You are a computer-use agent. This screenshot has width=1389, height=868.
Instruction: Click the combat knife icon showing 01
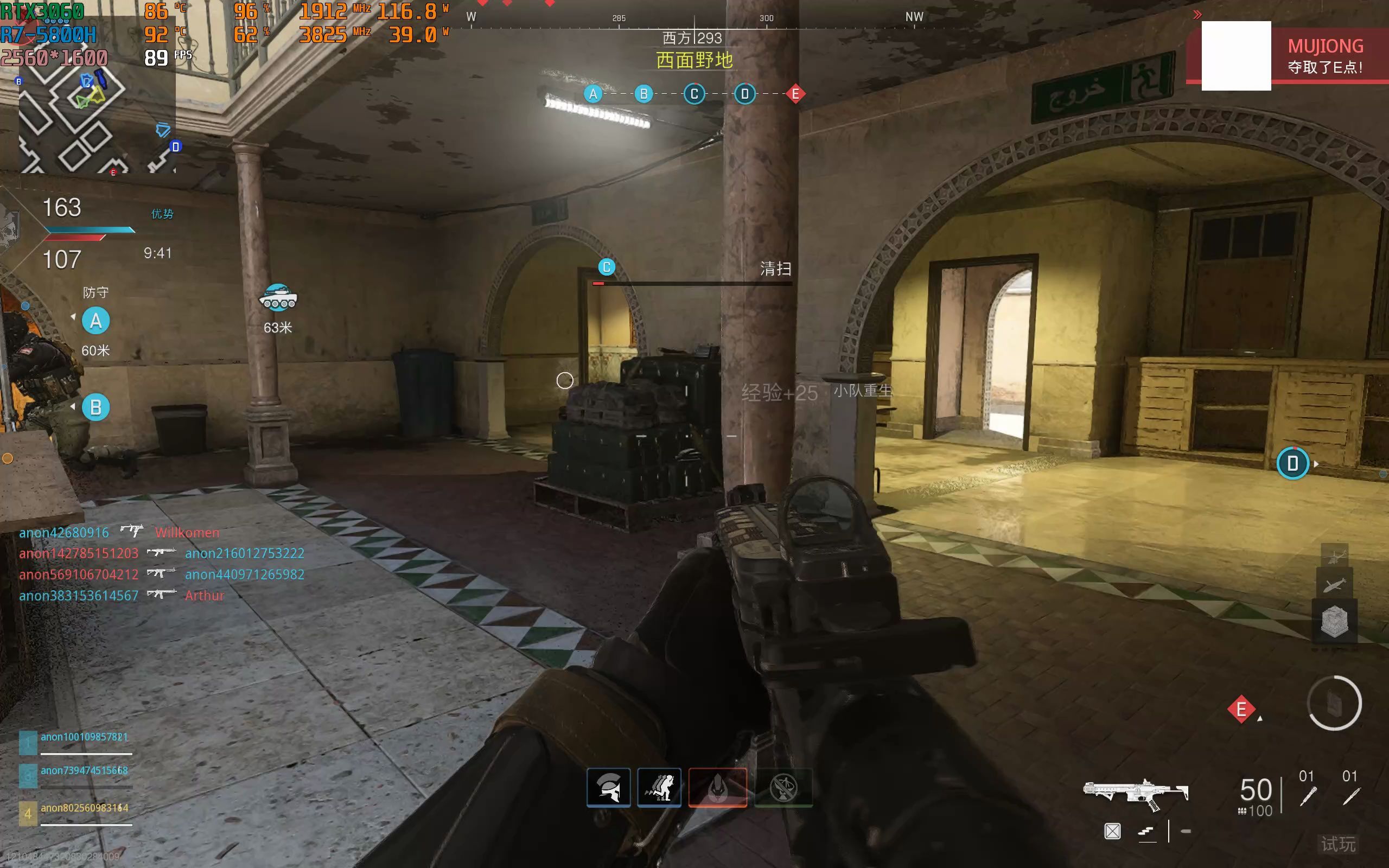1352,797
